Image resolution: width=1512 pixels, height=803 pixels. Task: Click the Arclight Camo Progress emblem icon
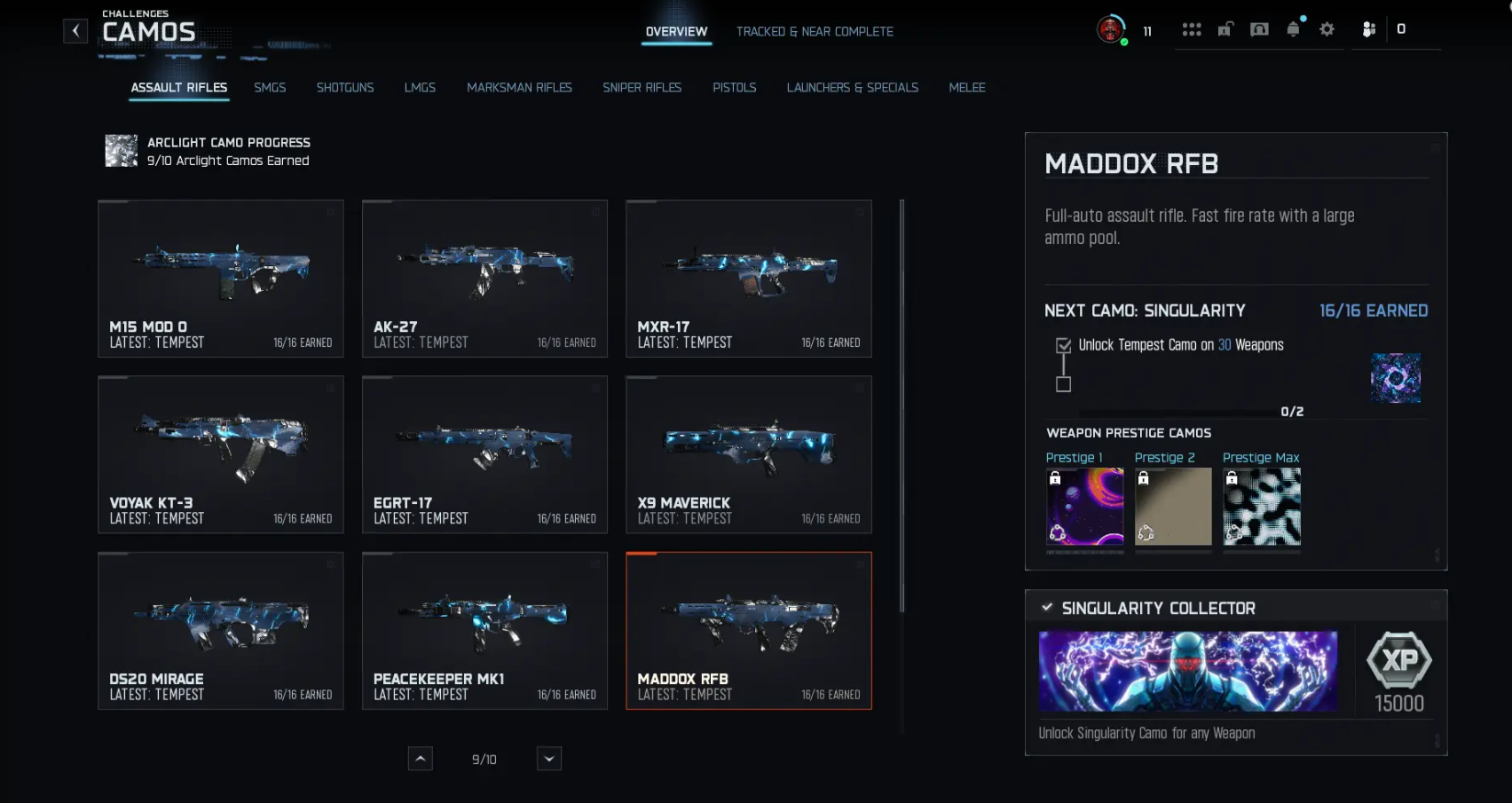tap(121, 151)
